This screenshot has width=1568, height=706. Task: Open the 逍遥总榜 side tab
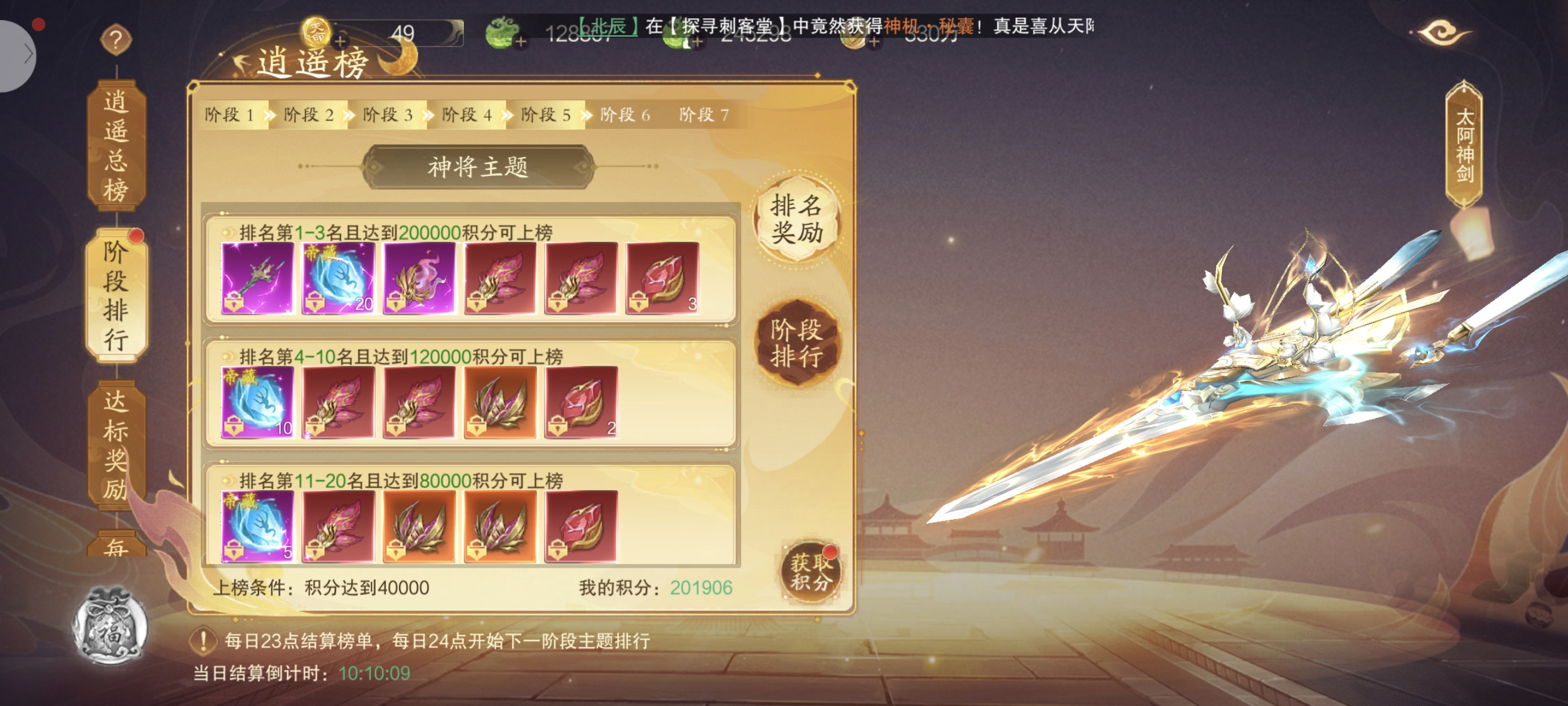[x=115, y=146]
